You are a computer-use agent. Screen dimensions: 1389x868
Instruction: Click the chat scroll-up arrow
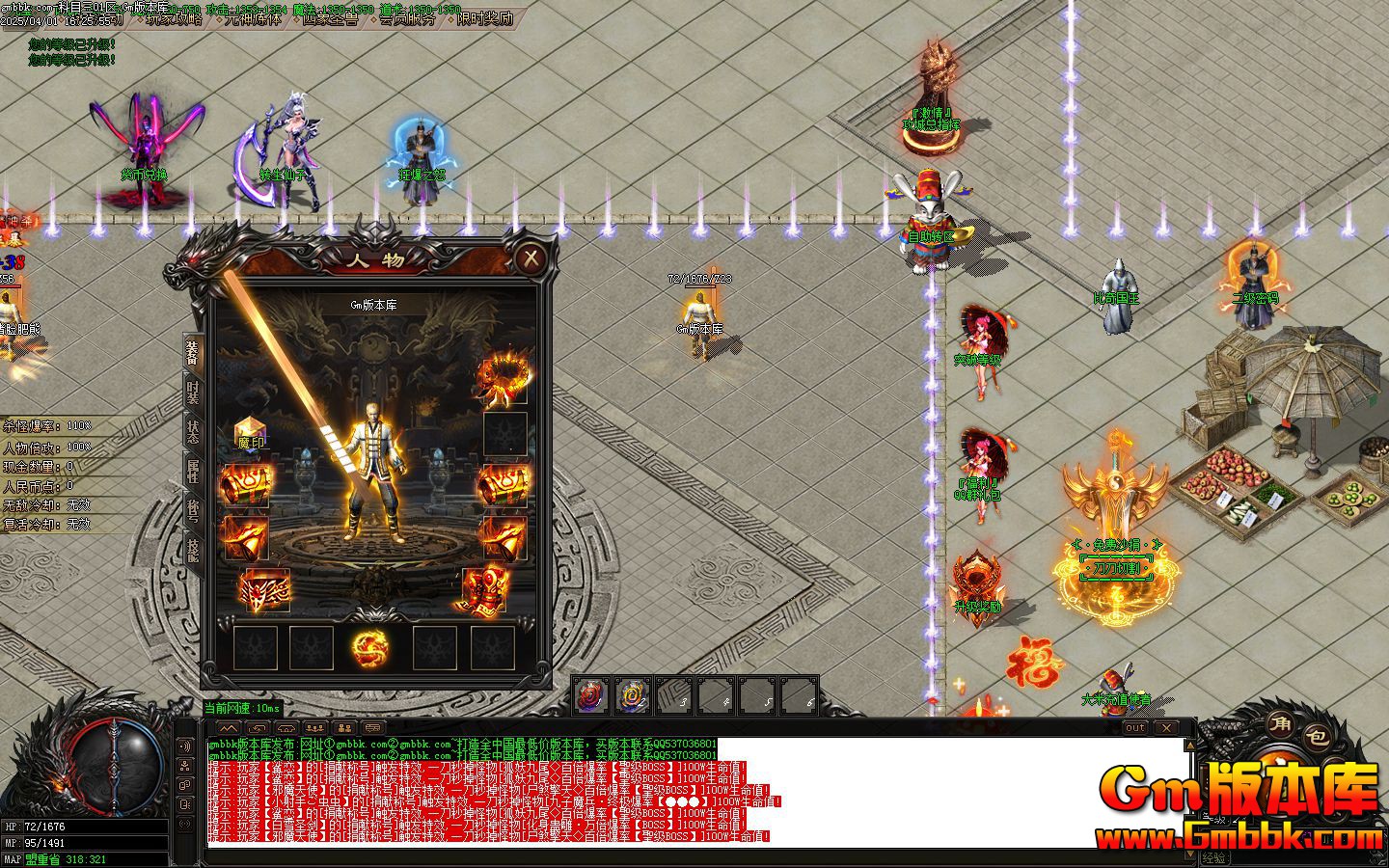point(1192,745)
